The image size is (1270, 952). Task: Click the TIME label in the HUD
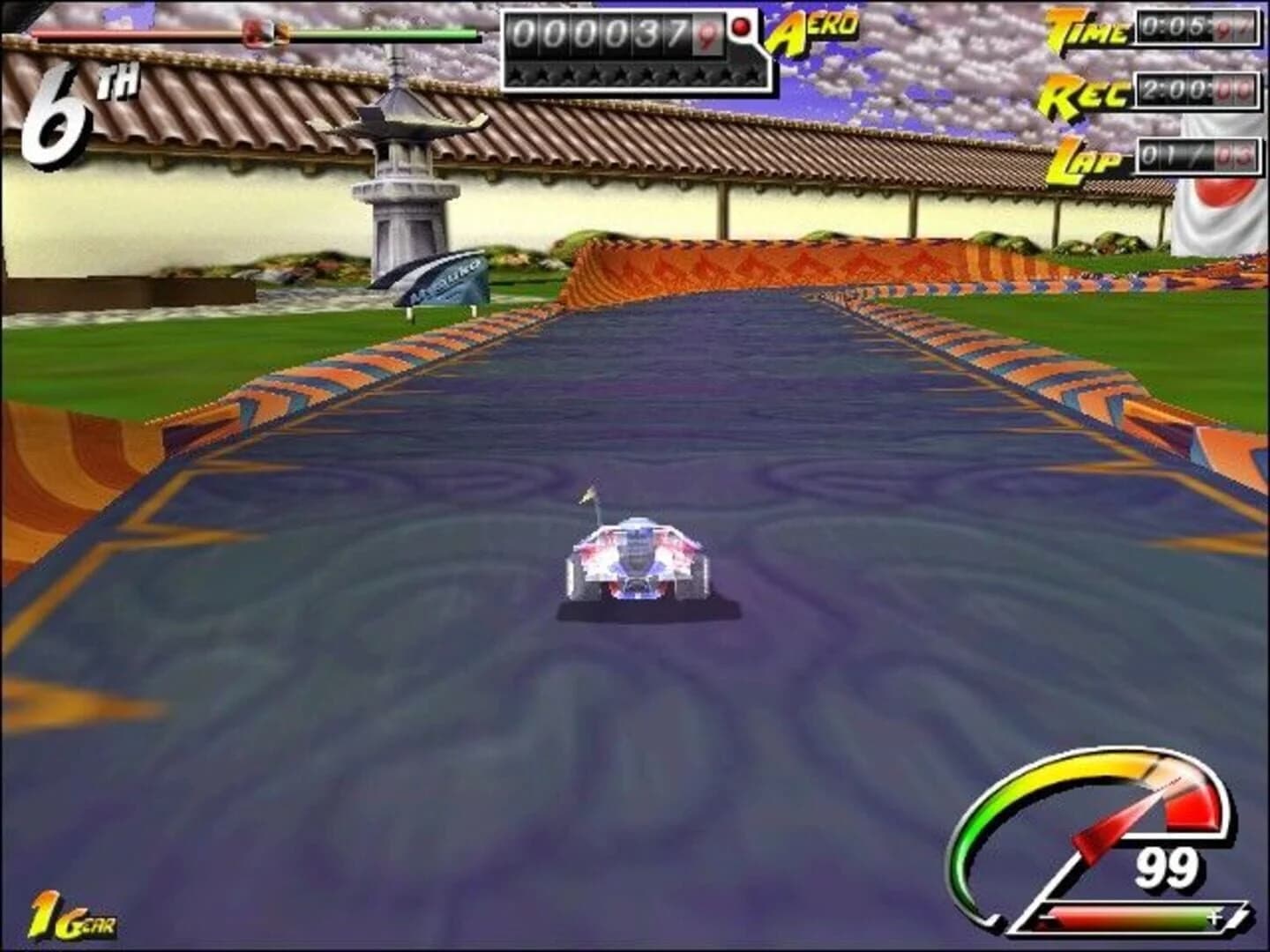(1085, 31)
